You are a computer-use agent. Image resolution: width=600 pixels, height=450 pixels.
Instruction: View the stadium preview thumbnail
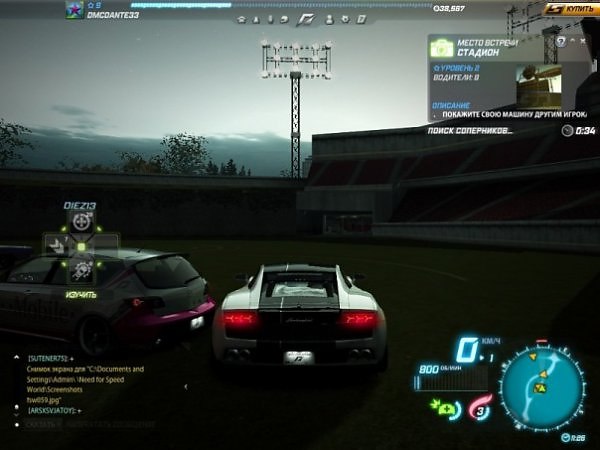pyautogui.click(x=540, y=84)
